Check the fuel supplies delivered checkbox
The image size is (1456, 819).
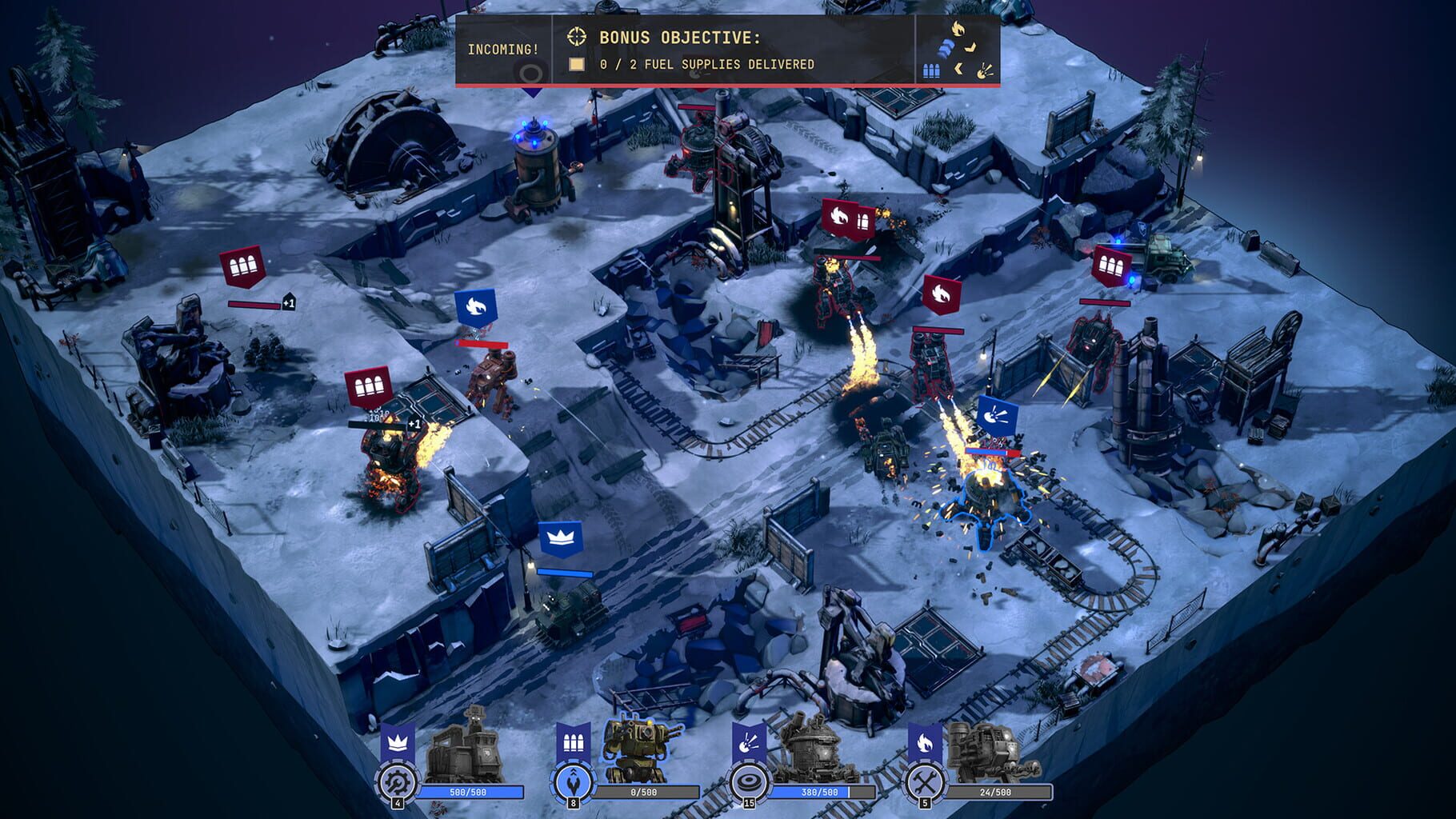576,64
